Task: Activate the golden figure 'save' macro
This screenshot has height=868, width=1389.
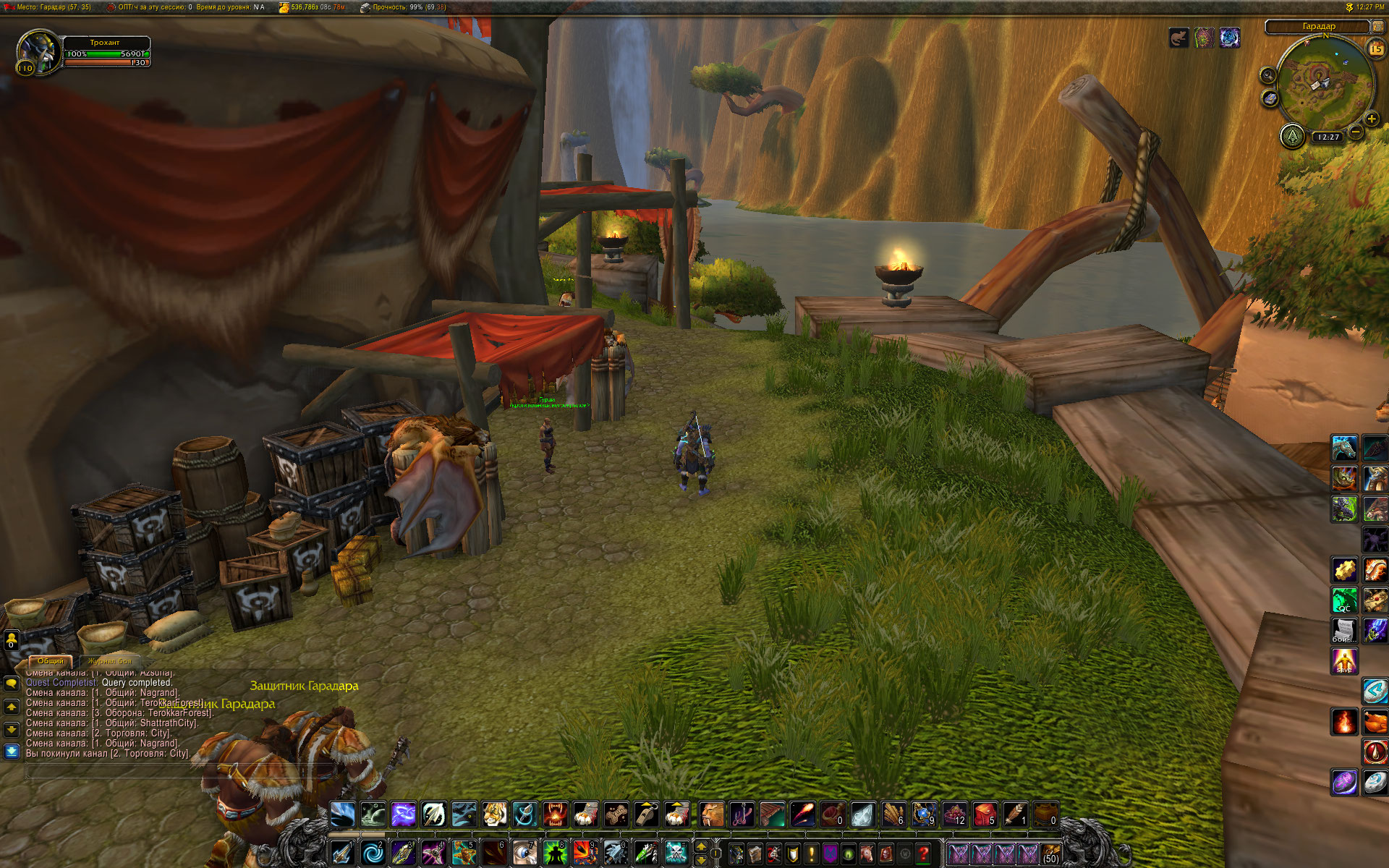Action: coord(1344,660)
